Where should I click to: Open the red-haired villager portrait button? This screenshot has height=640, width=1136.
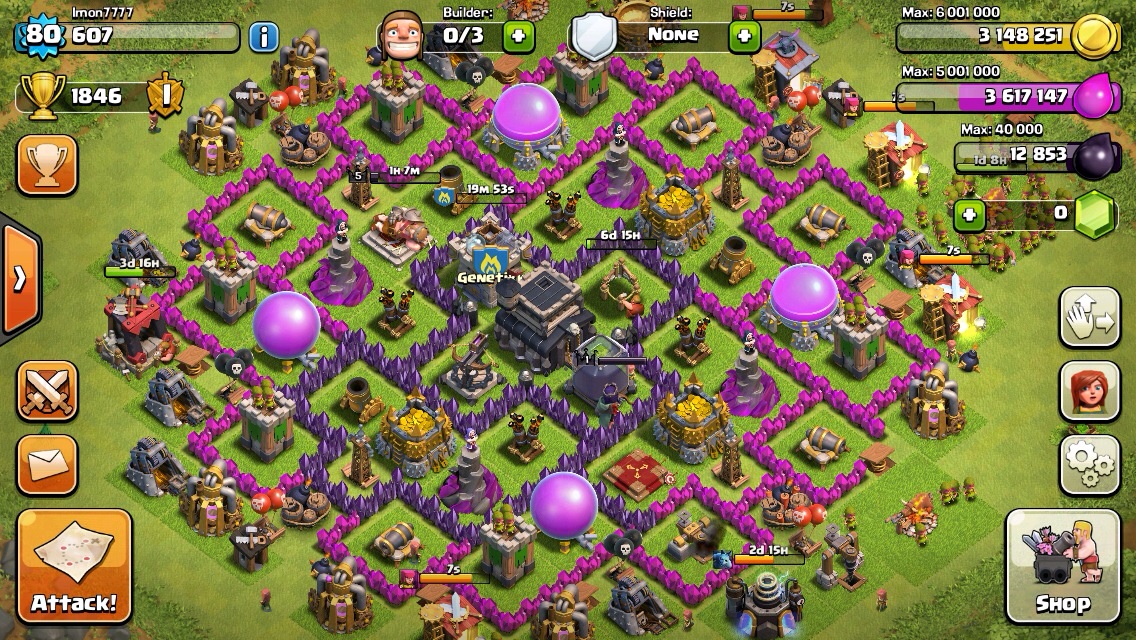[1089, 390]
